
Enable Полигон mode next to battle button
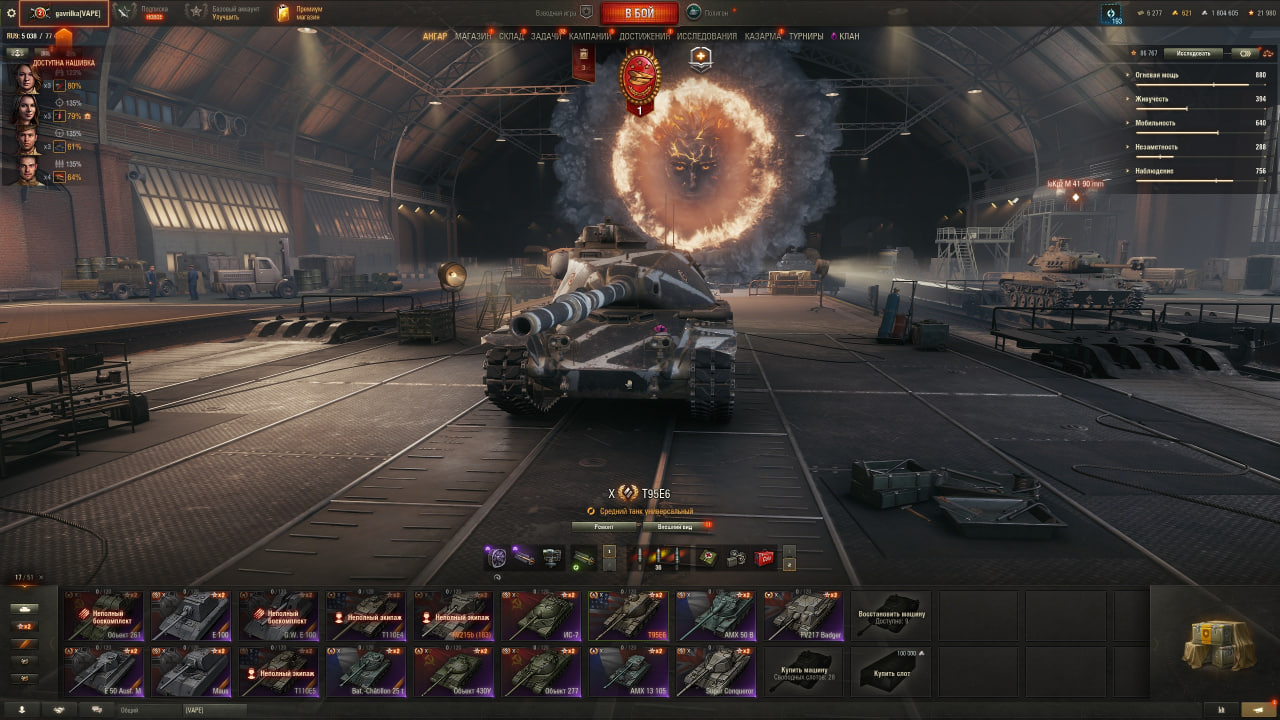coord(695,13)
